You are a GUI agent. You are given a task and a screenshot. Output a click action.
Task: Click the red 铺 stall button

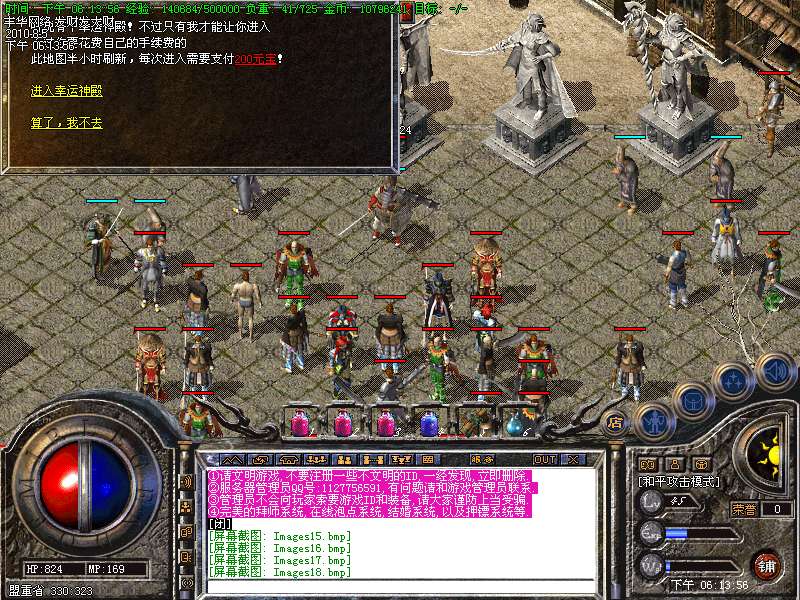766,564
